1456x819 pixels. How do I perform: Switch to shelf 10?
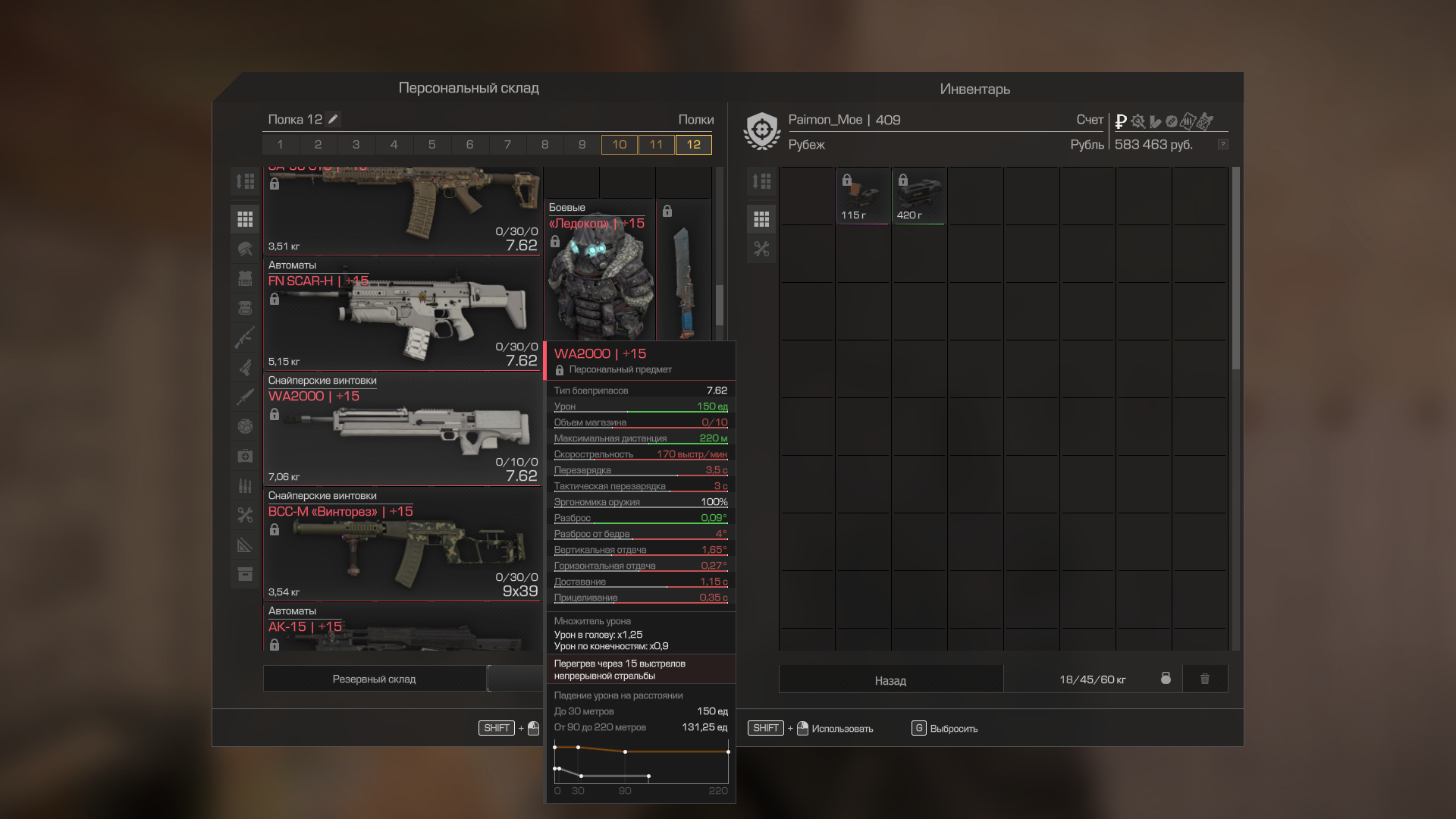pyautogui.click(x=619, y=144)
